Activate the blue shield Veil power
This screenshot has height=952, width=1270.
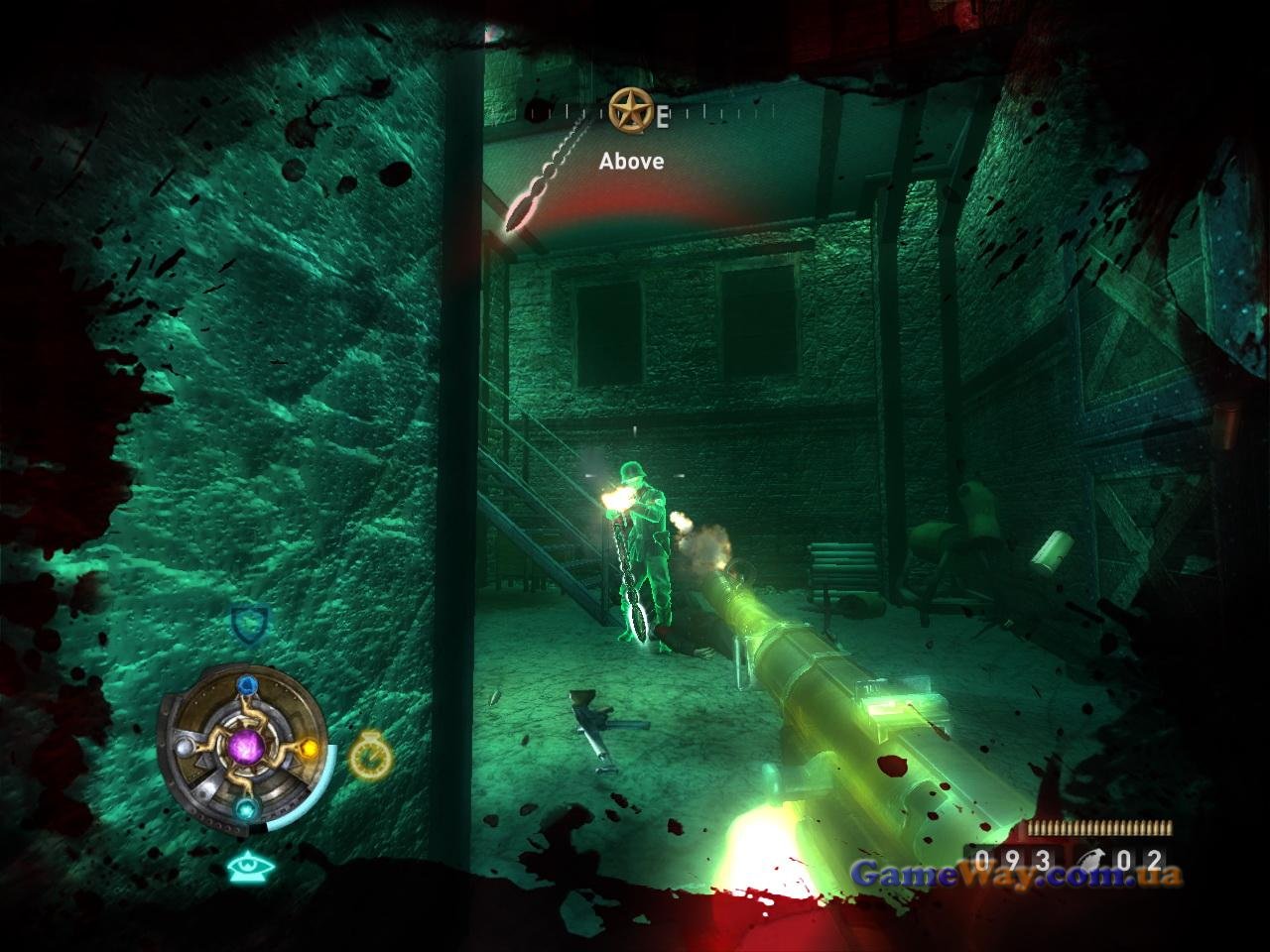pyautogui.click(x=249, y=625)
